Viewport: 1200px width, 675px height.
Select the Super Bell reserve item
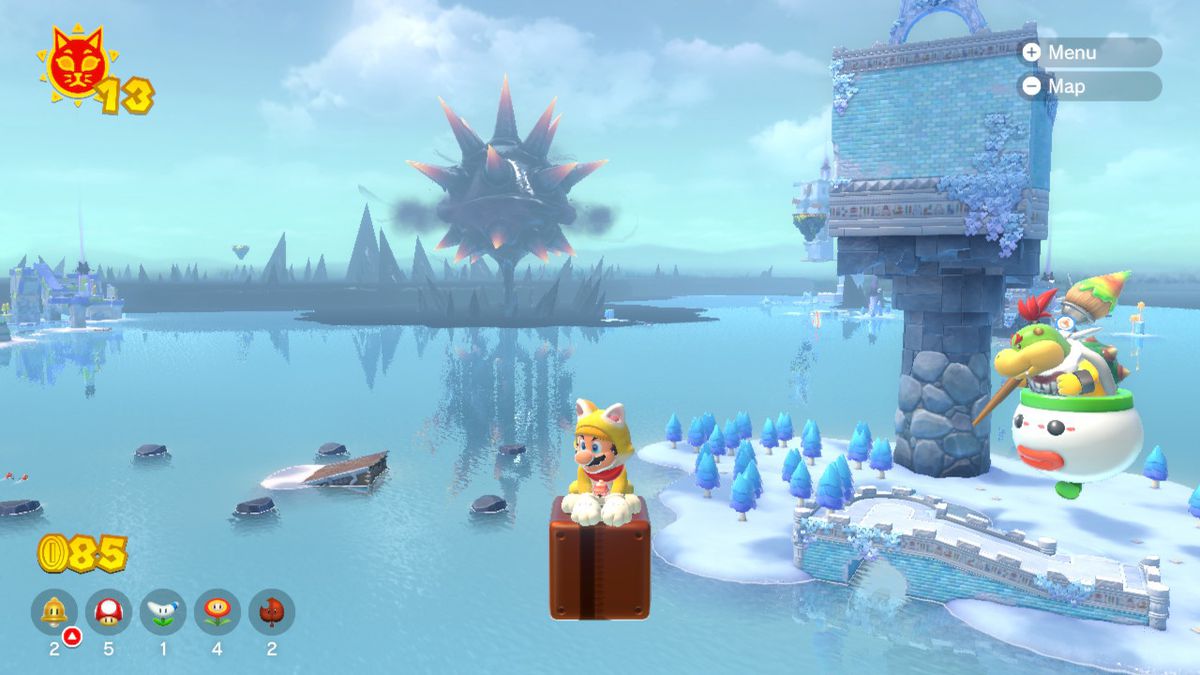click(x=54, y=611)
